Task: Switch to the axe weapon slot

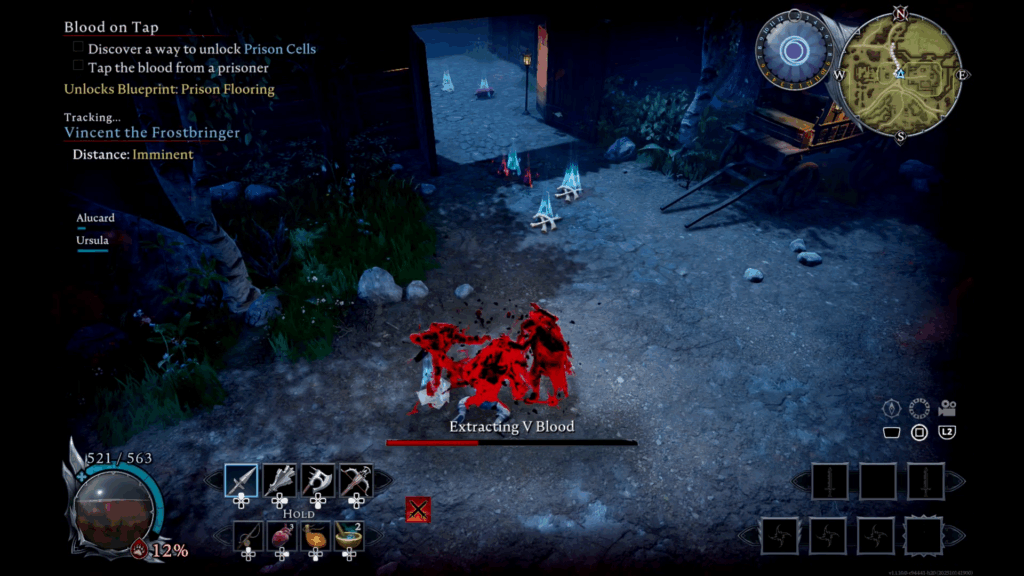Action: (x=318, y=481)
